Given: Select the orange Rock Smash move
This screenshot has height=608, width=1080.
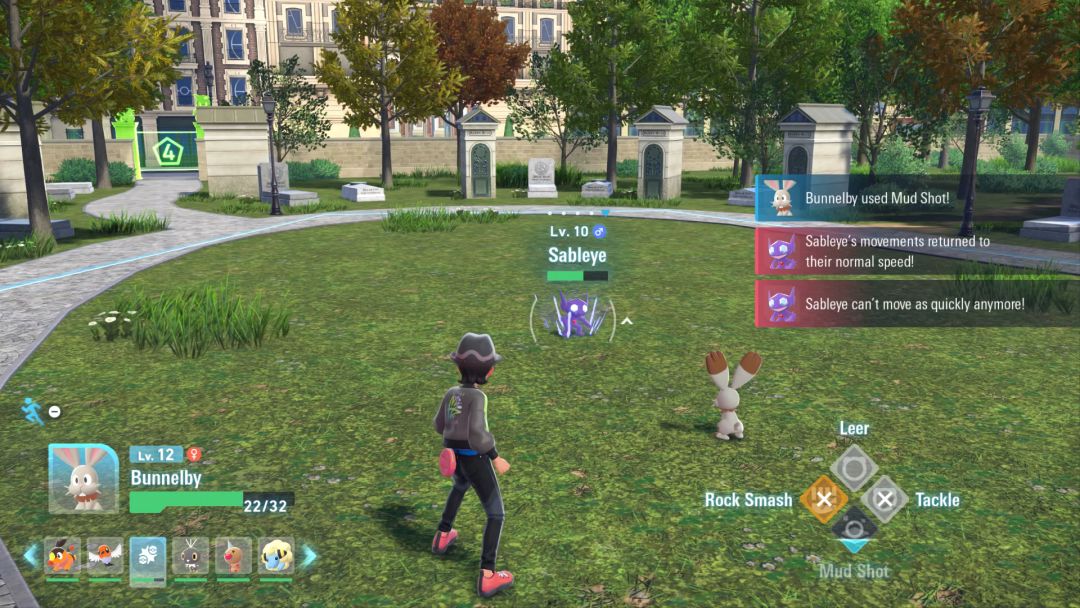Looking at the screenshot, I should click(823, 499).
